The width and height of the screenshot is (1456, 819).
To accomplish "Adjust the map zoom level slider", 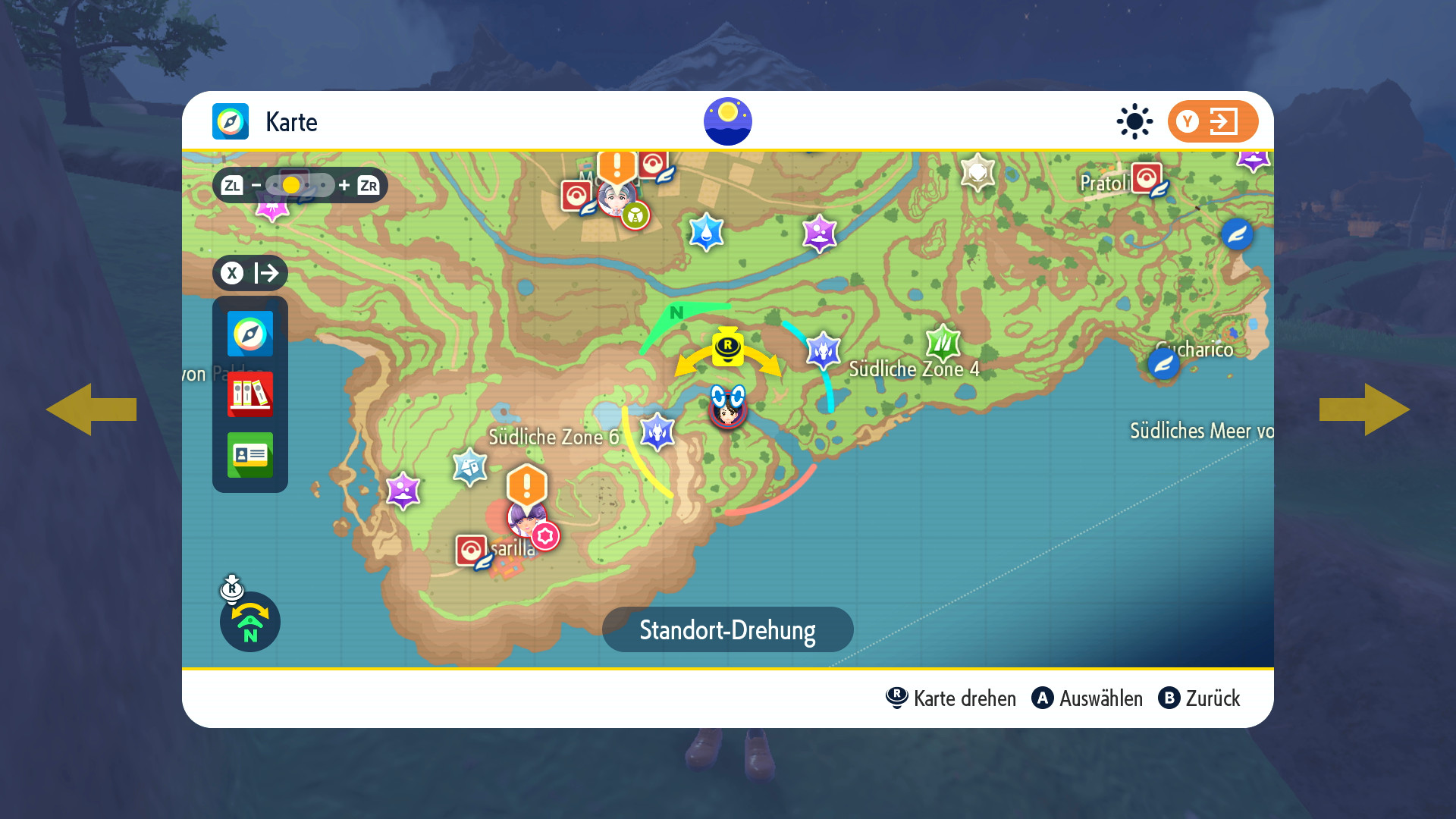I will pos(300,185).
